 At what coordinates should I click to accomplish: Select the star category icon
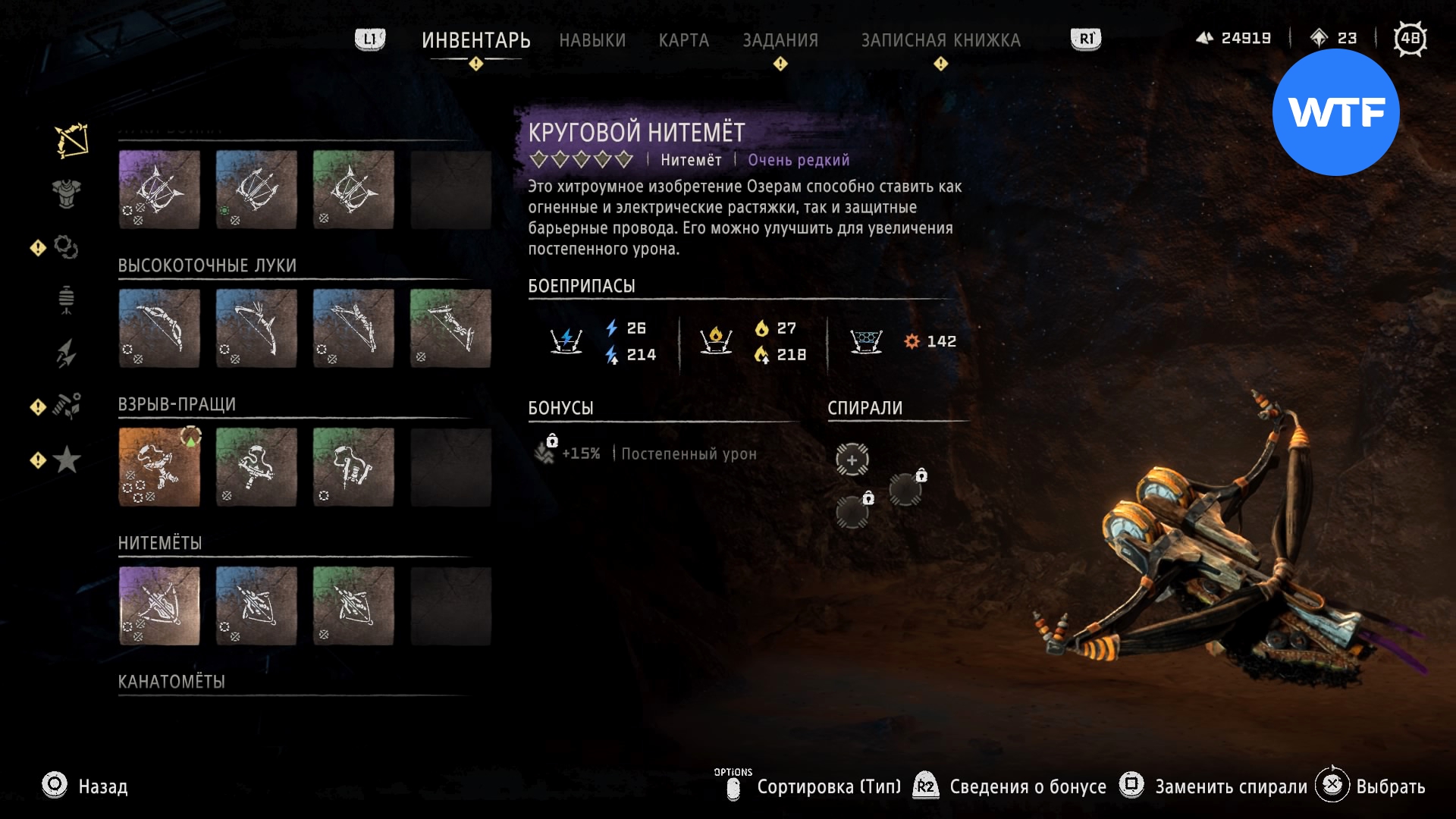pos(67,460)
